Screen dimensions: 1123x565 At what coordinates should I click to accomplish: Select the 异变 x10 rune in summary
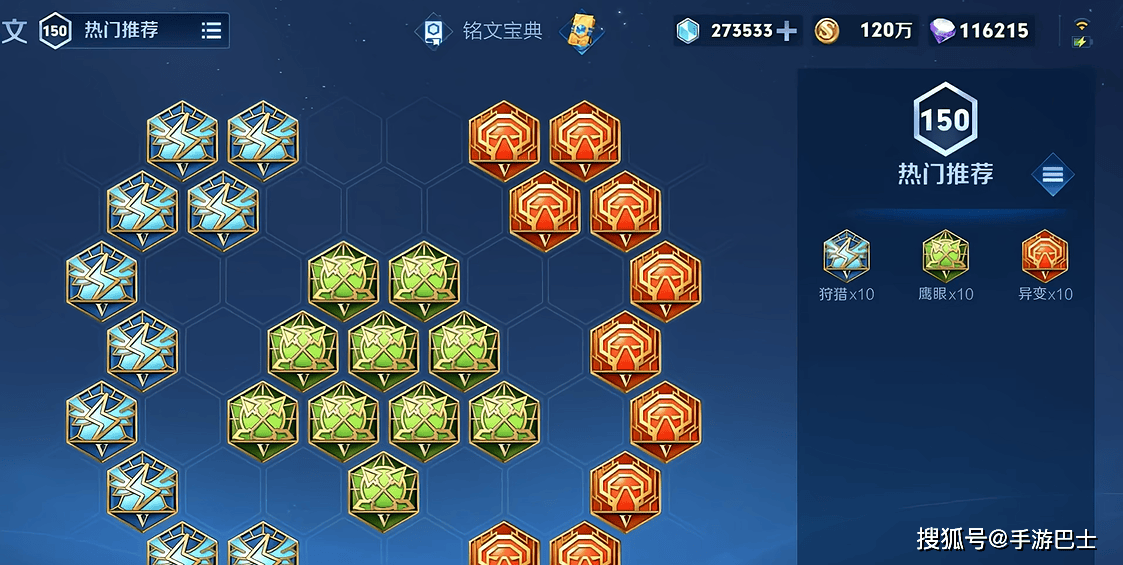pyautogui.click(x=1045, y=257)
